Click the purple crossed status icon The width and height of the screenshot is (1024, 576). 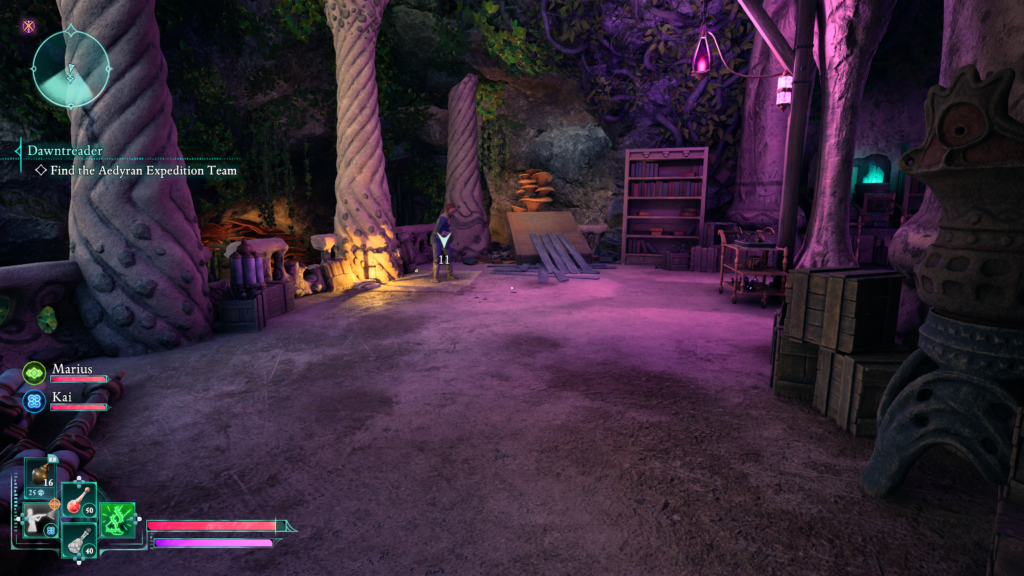[x=28, y=26]
